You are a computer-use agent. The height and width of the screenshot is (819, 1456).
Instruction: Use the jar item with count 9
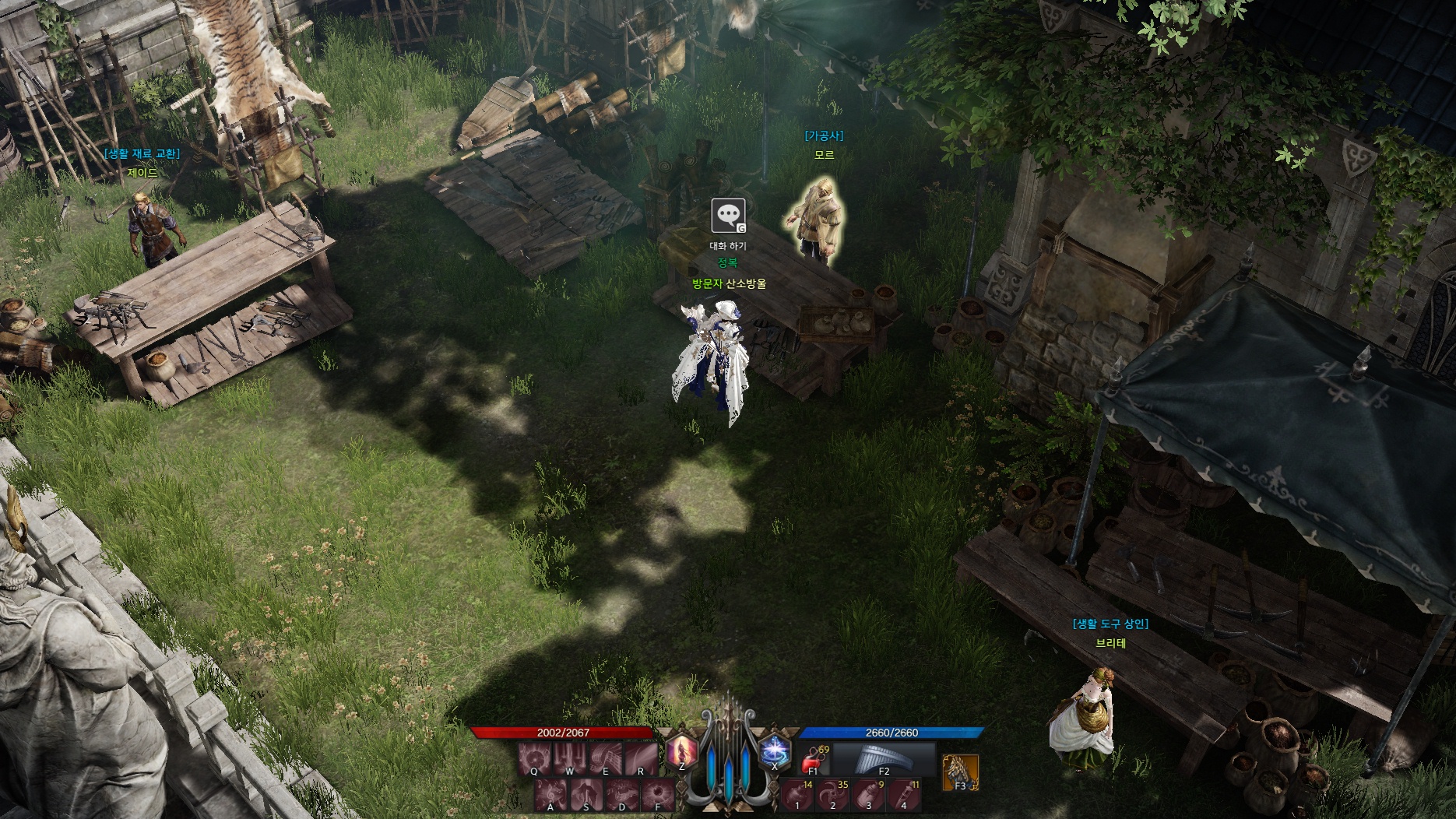[x=869, y=795]
